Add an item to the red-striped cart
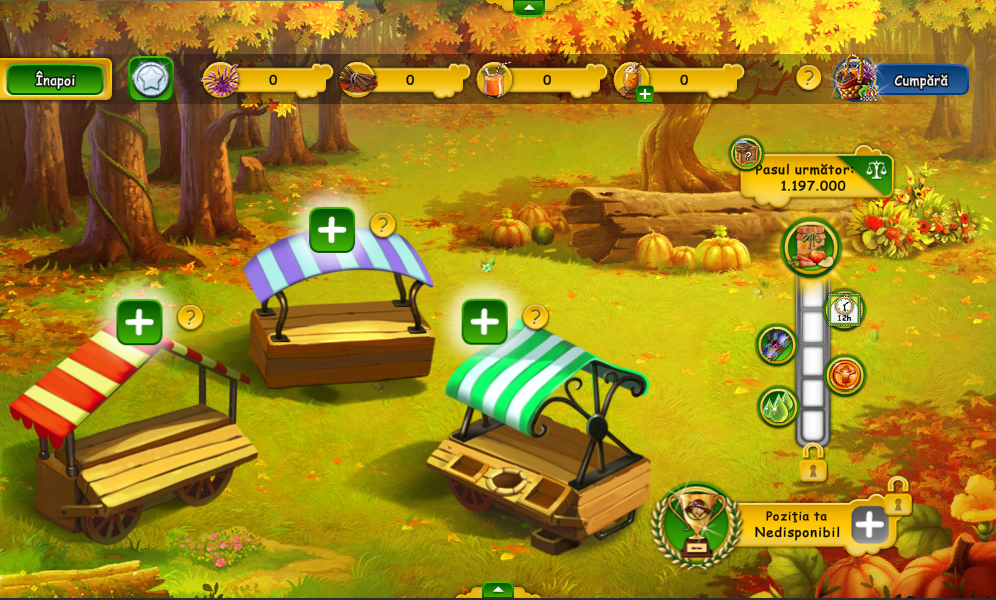Viewport: 996px width, 600px height. [140, 322]
